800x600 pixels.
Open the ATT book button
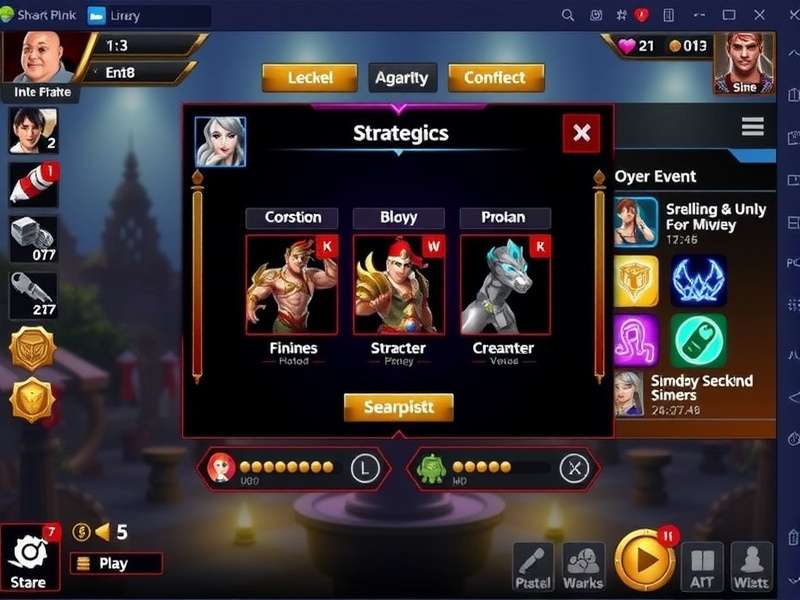click(702, 566)
